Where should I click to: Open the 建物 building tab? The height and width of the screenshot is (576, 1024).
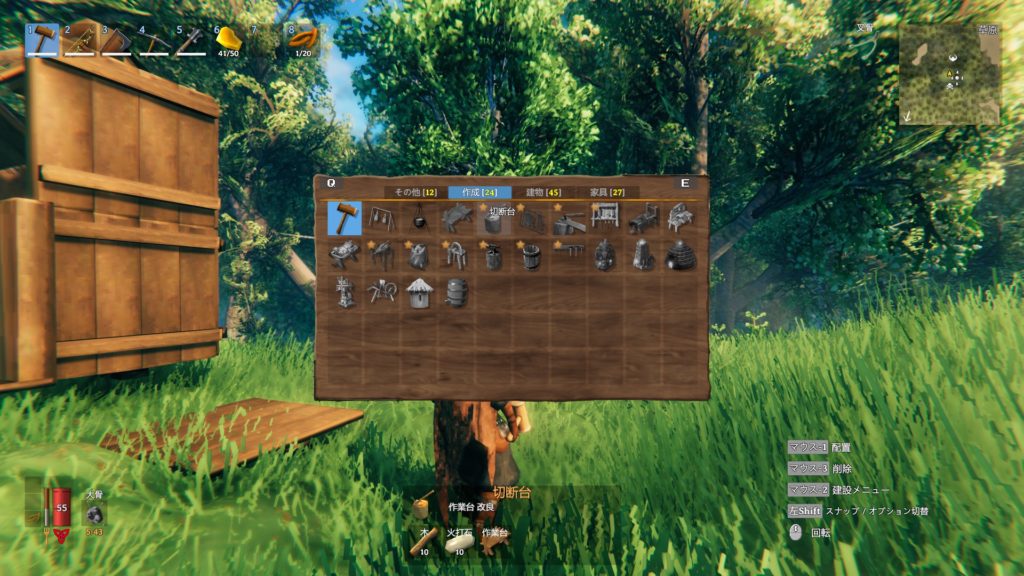click(543, 192)
